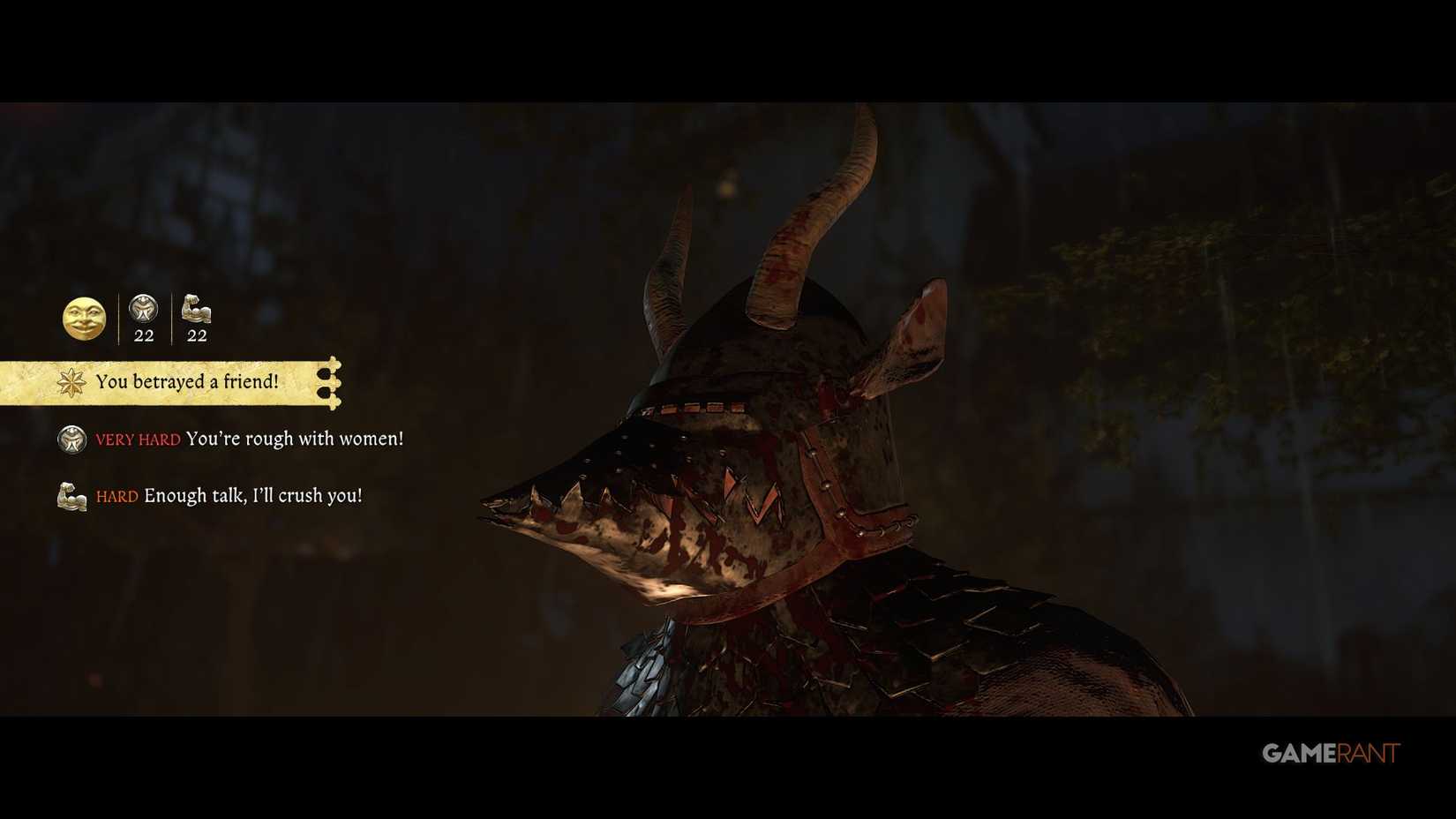Click the HARD difficulty label in orange
This screenshot has width=1456, height=819.
[x=116, y=496]
